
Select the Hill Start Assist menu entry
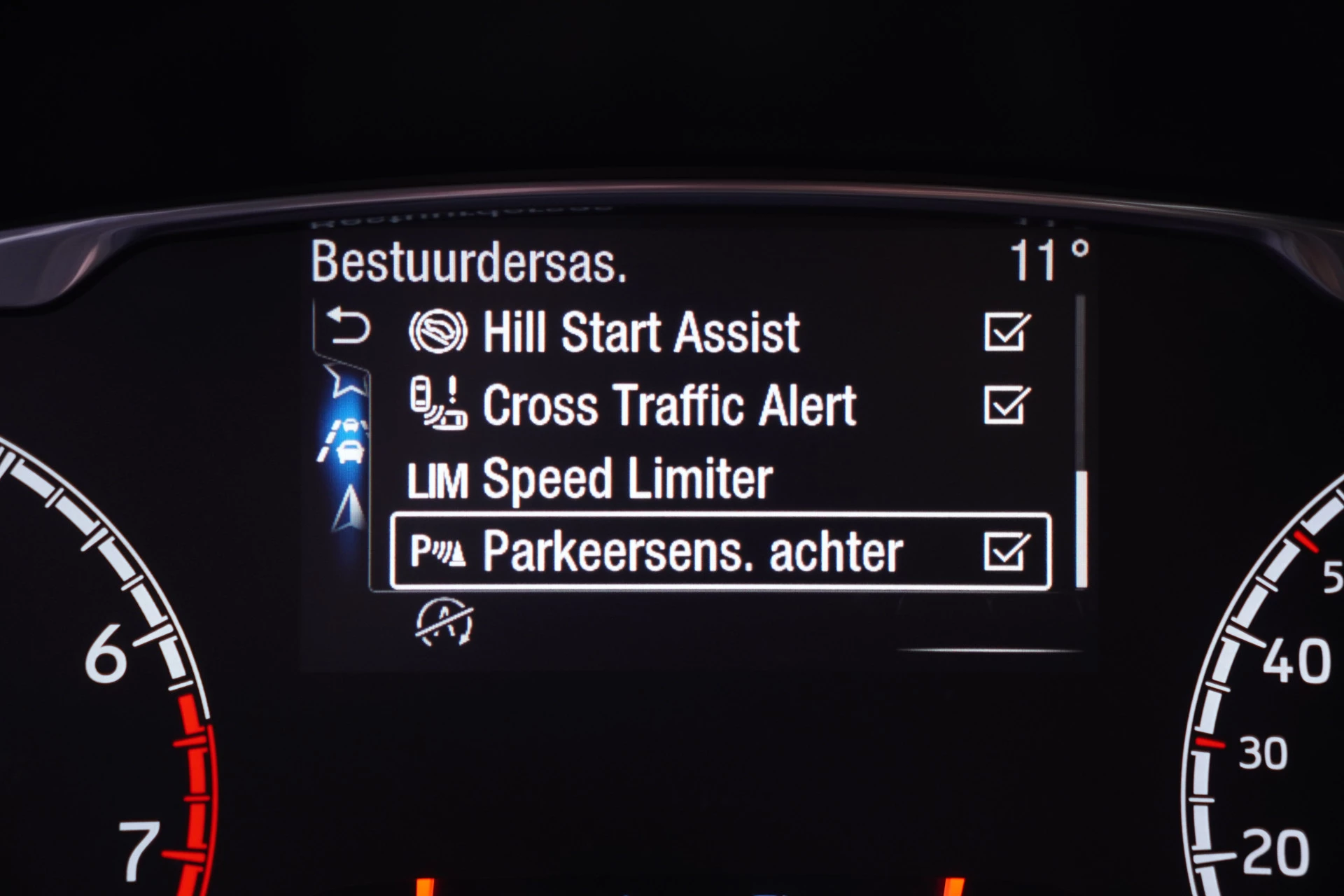640,332
